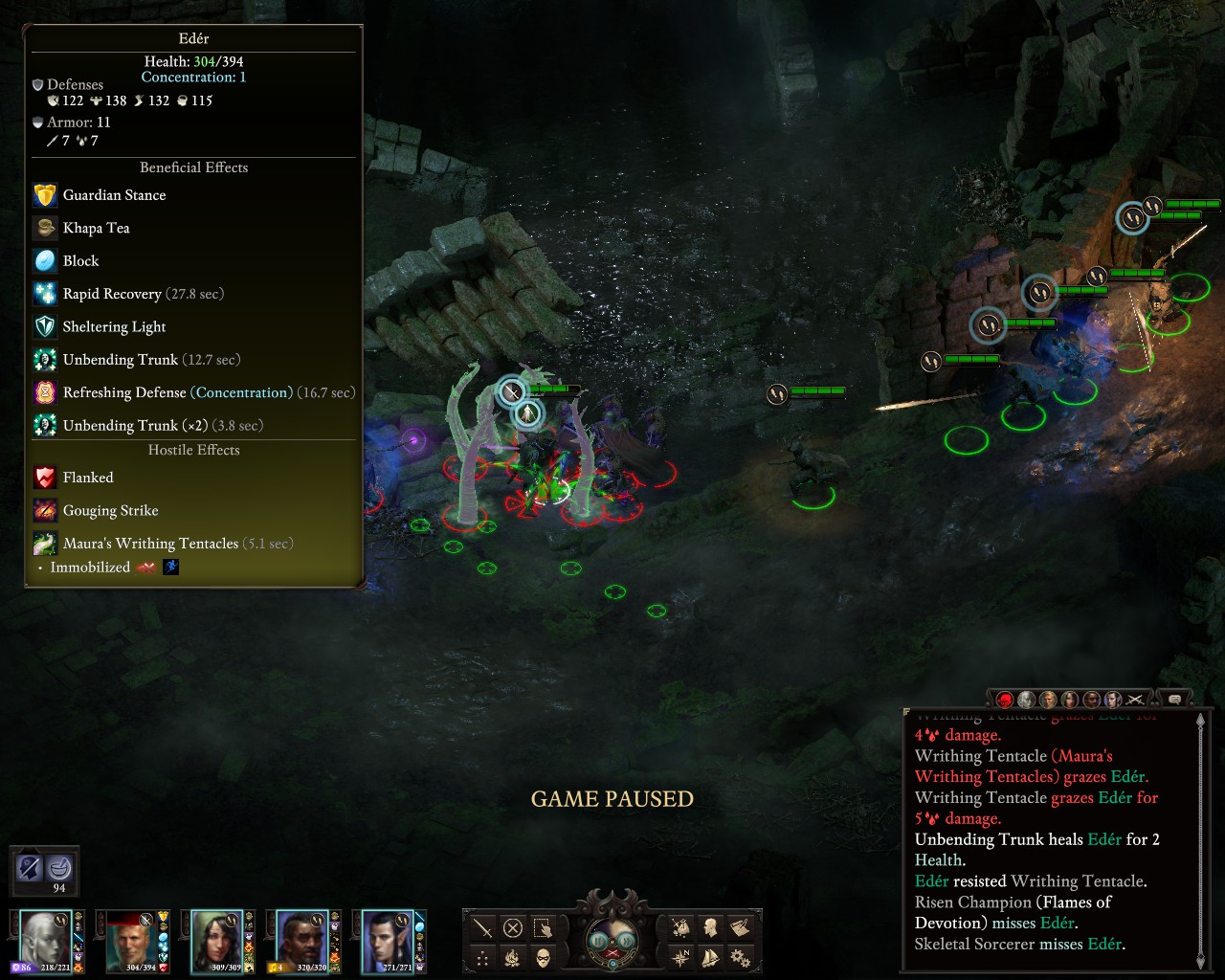Open the ship management button

coord(710,957)
